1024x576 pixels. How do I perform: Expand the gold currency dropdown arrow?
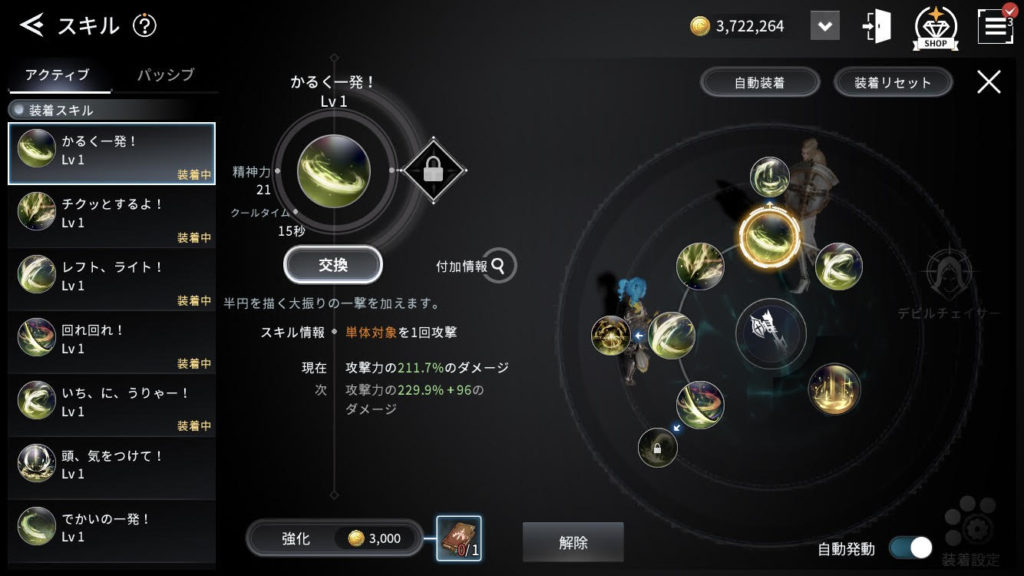tap(824, 26)
